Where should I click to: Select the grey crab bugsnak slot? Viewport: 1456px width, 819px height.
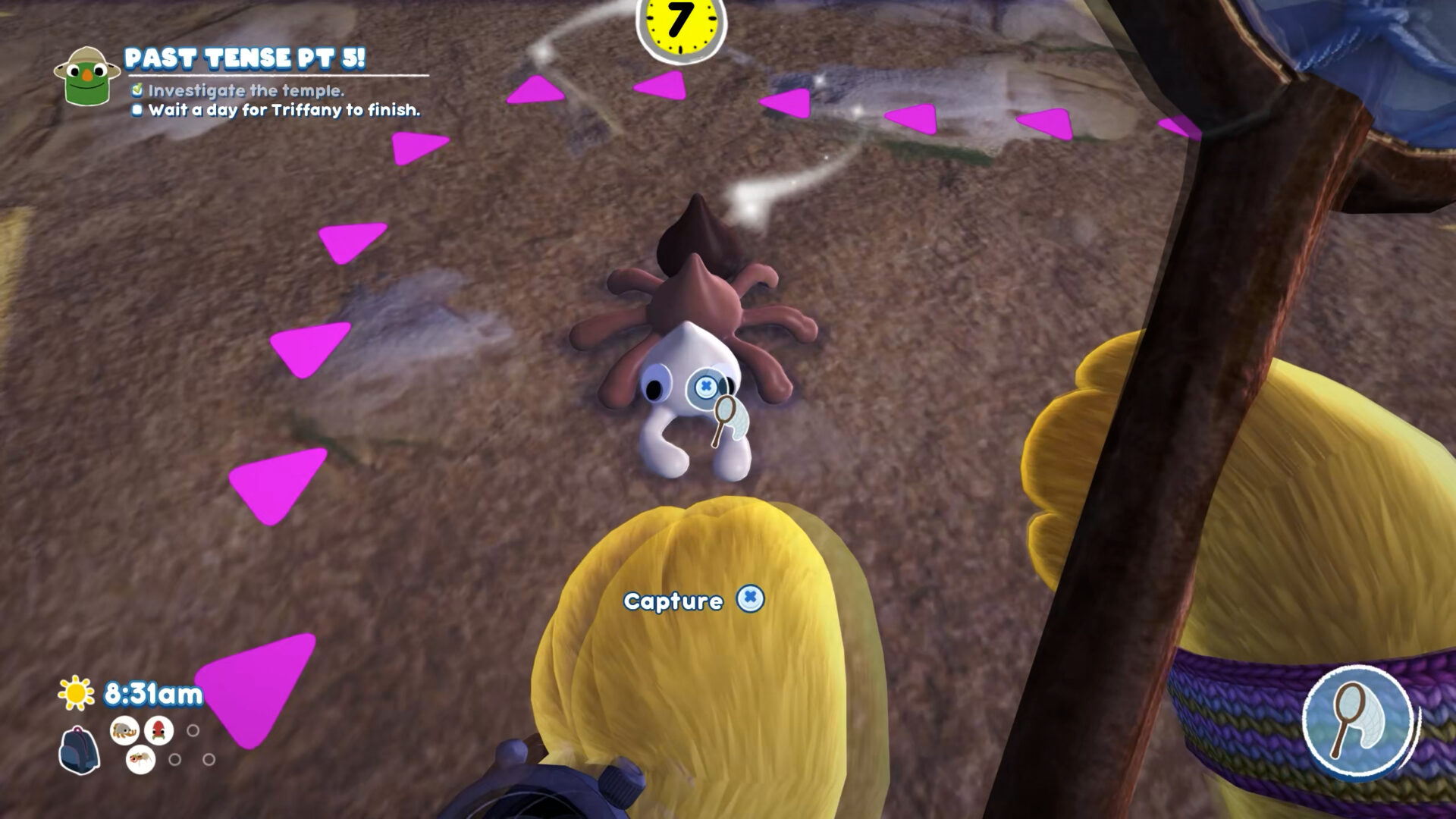point(125,730)
